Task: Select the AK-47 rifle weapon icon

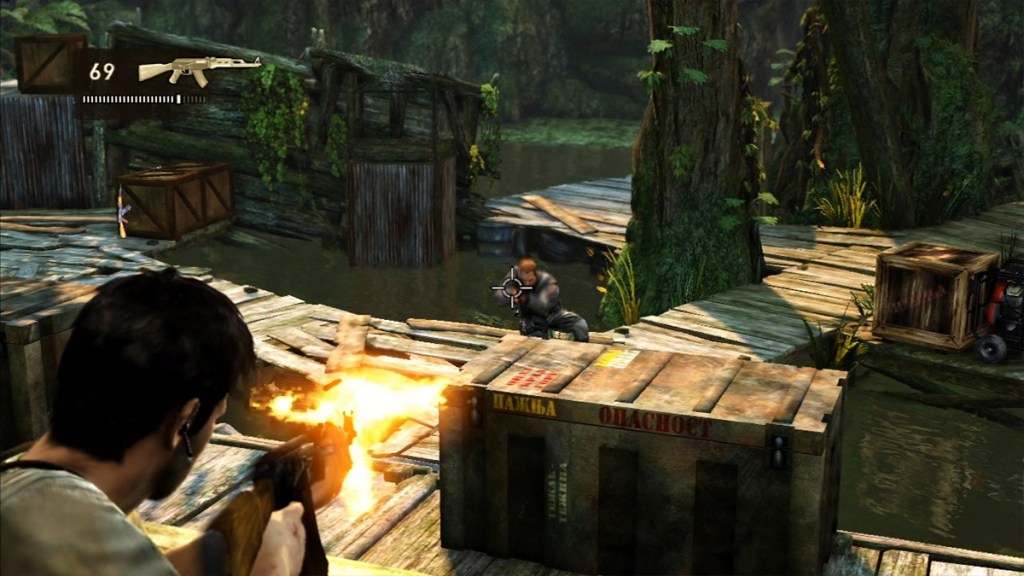Action: [197, 70]
